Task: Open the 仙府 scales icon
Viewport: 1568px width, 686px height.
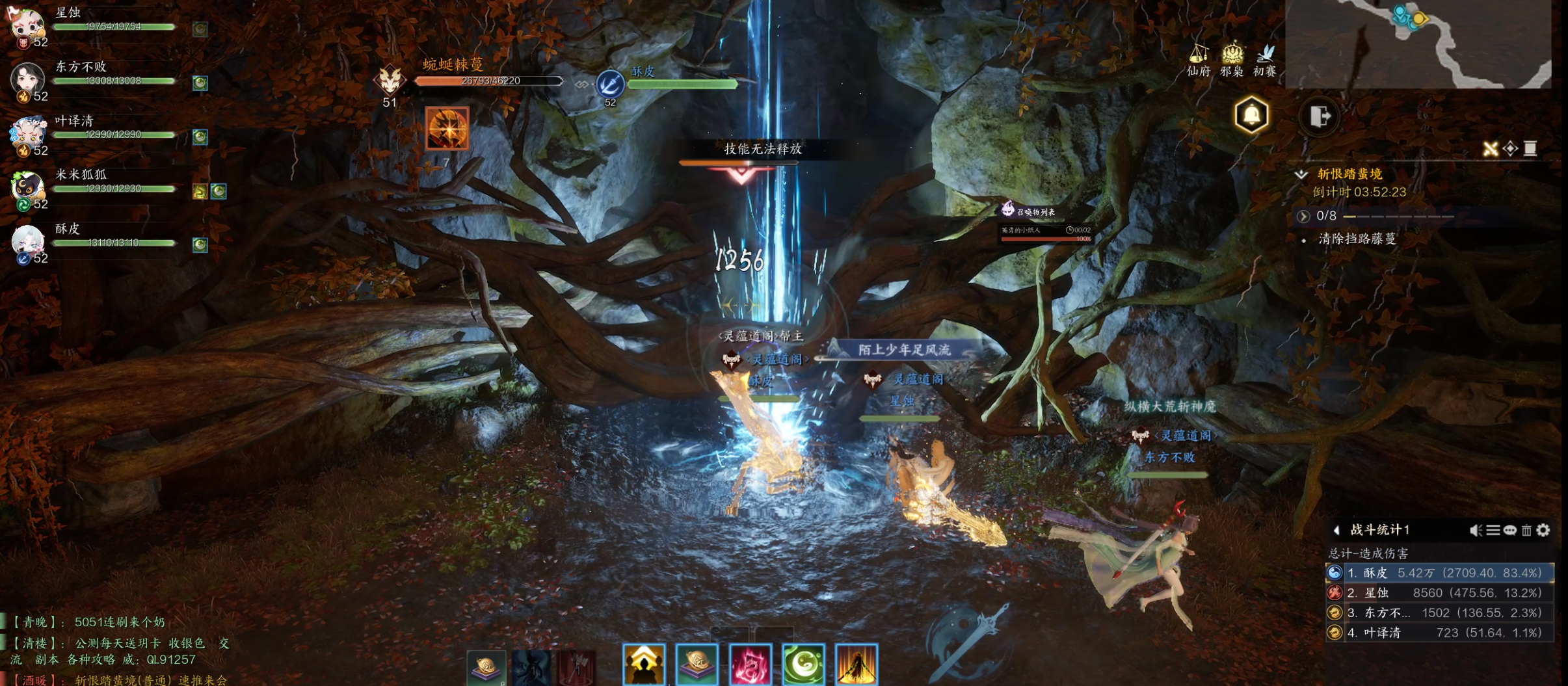Action: pos(1198,59)
